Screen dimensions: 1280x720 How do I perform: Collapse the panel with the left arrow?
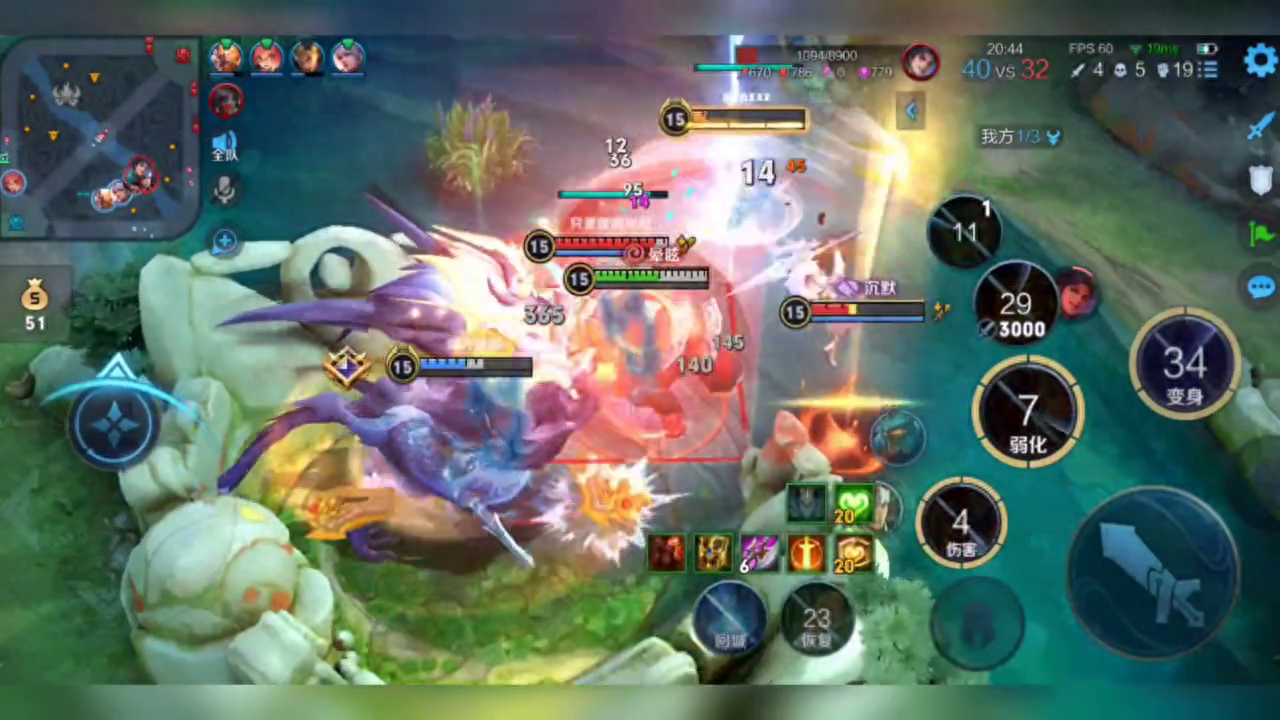tap(910, 112)
